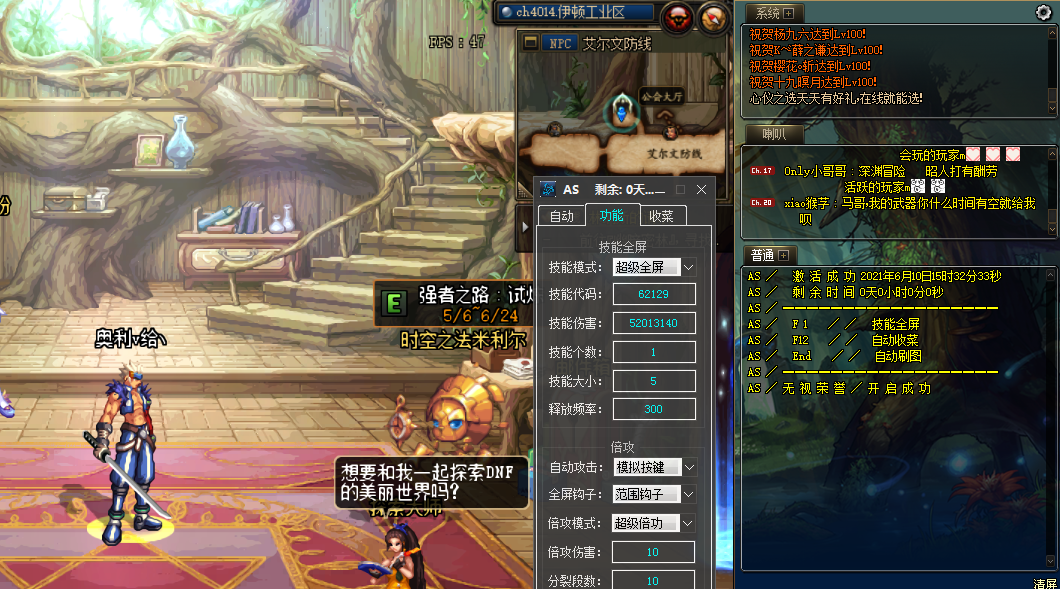Switch to the 喇叭 chat tab
The height and width of the screenshot is (589, 1060).
point(773,134)
